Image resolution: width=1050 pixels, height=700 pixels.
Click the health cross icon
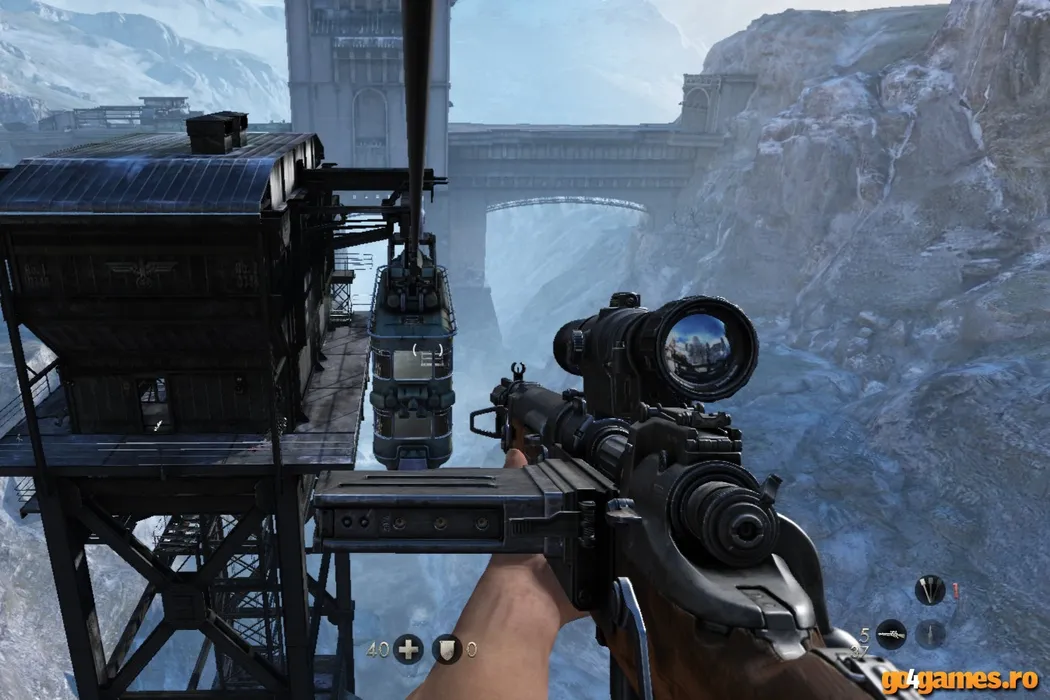click(407, 649)
